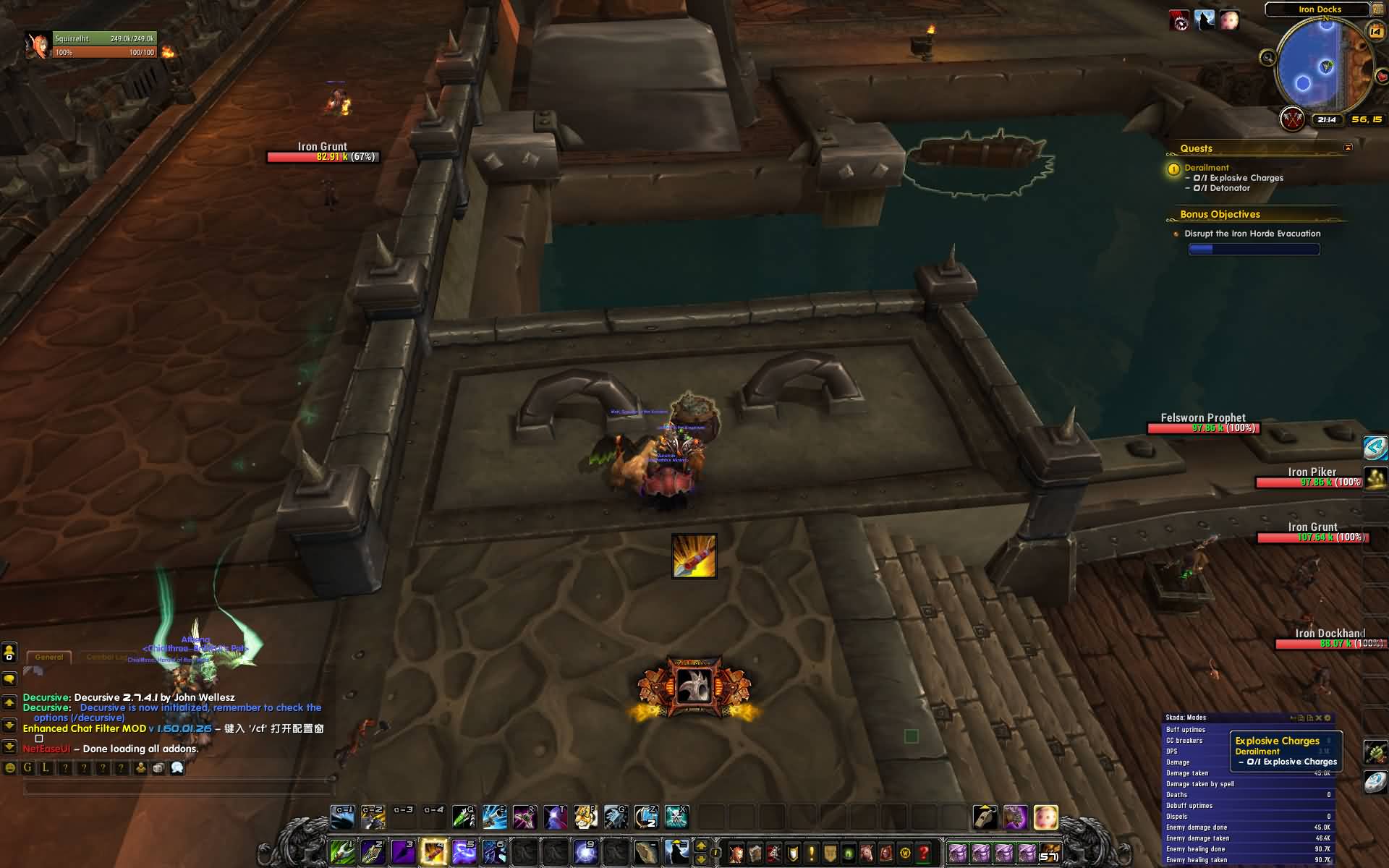
Task: Collapse the Quests objective tracker
Action: click(x=1348, y=148)
